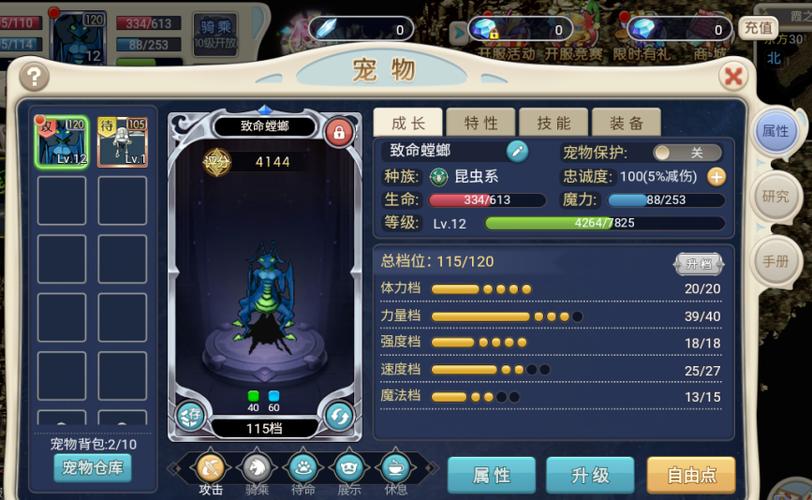The width and height of the screenshot is (812, 500).
Task: Select the Lv.12 pet in the list
Action: click(62, 141)
